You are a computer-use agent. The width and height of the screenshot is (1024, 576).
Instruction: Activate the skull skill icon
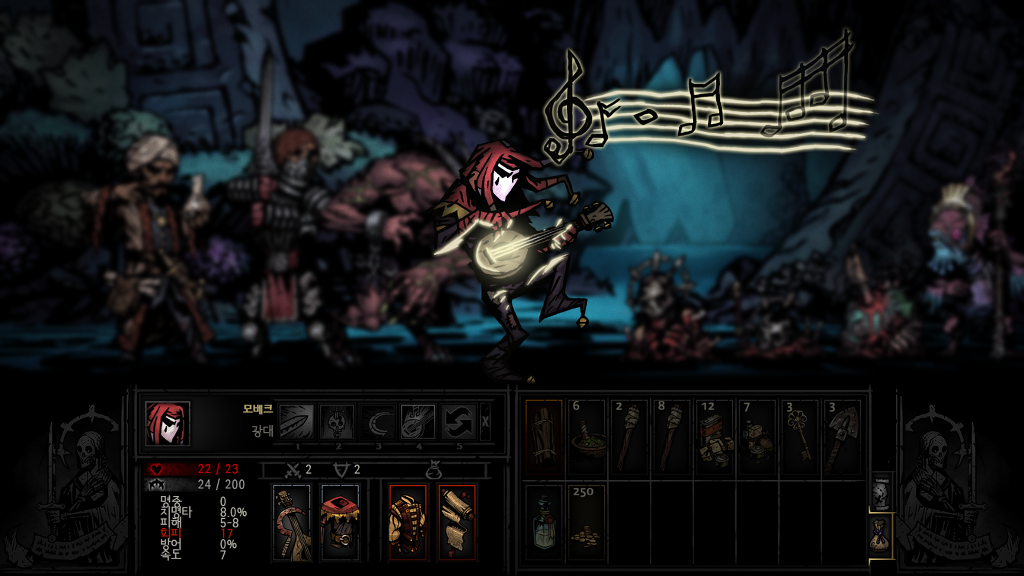(337, 422)
